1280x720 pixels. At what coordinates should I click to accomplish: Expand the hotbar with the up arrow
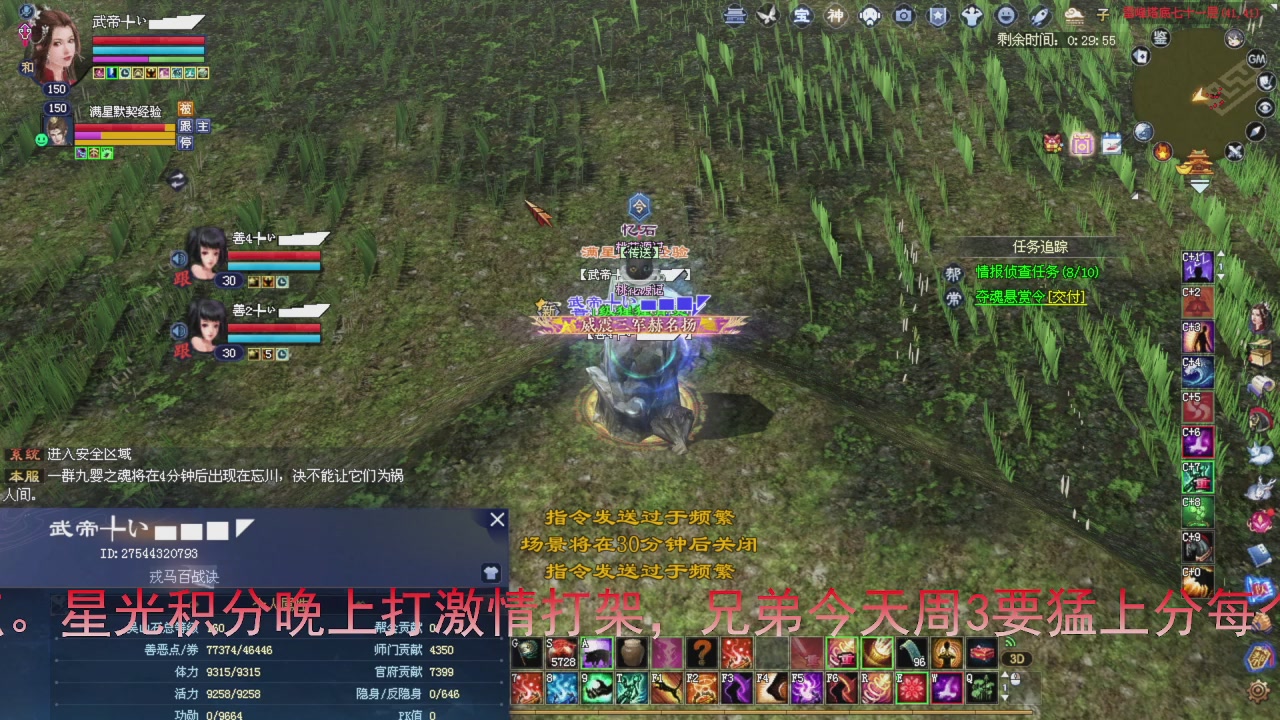point(1005,676)
